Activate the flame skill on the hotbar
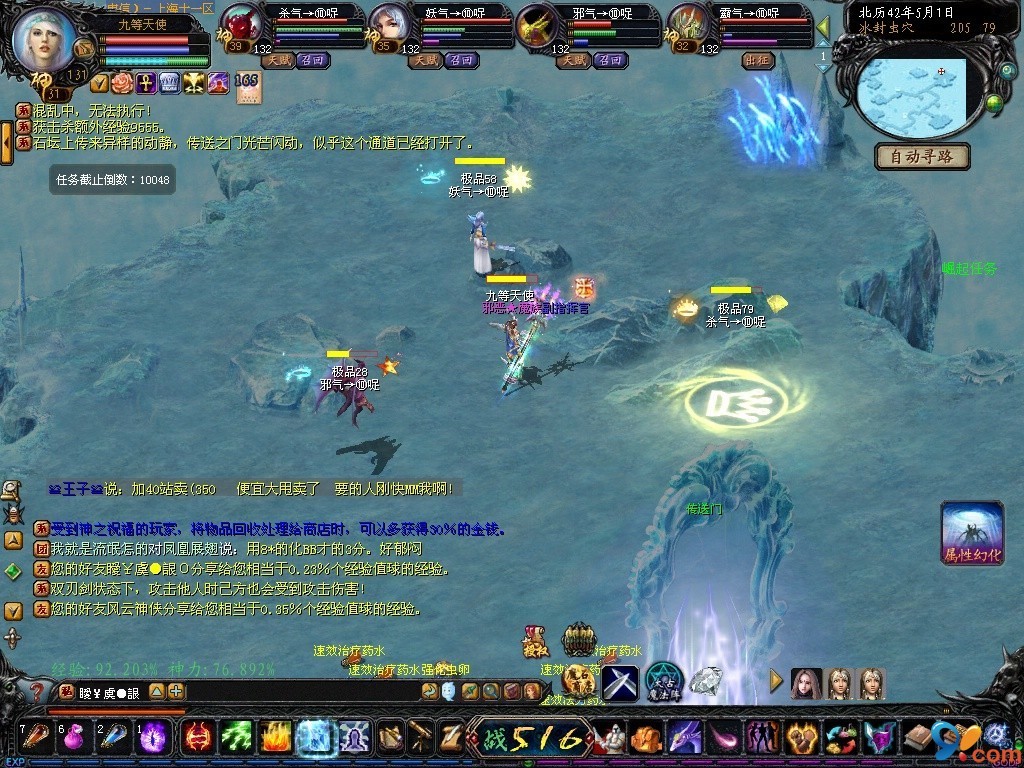 276,737
